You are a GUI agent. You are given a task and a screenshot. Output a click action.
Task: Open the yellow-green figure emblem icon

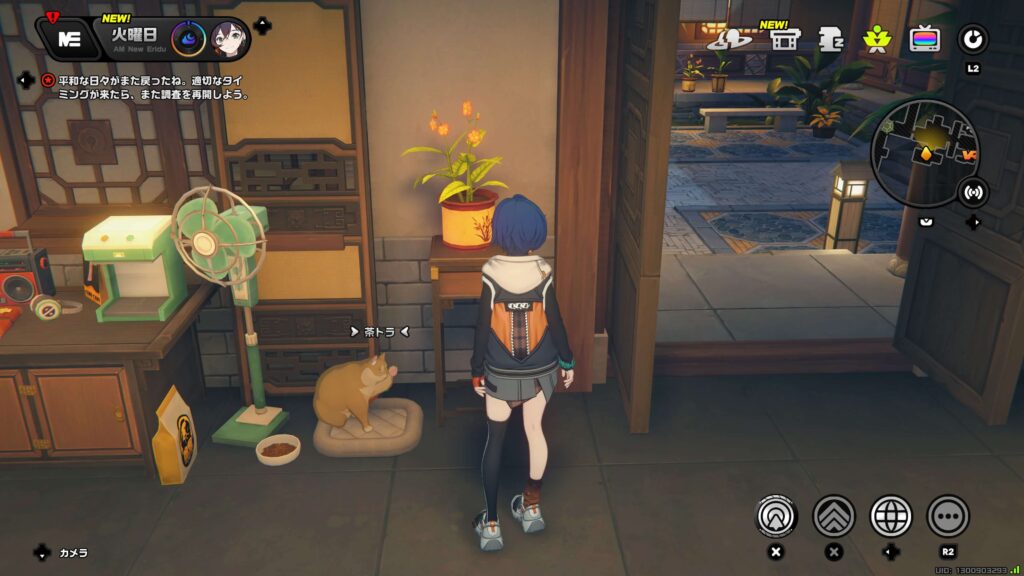click(x=877, y=39)
